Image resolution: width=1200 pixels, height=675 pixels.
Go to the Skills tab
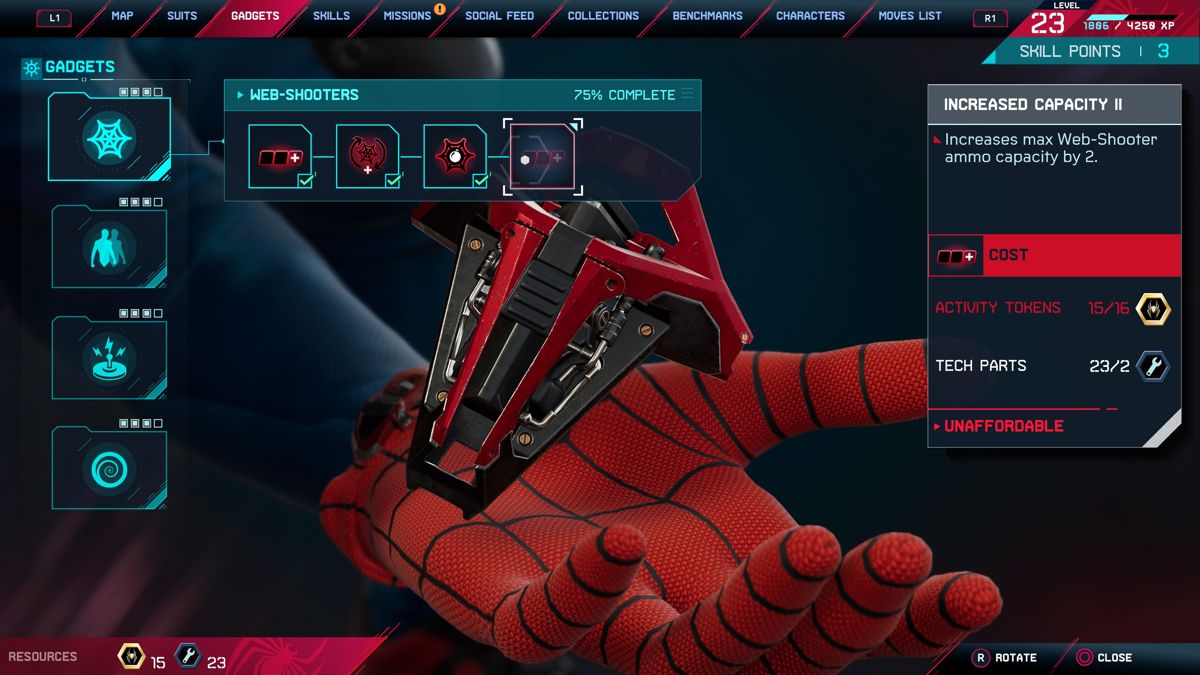(331, 16)
